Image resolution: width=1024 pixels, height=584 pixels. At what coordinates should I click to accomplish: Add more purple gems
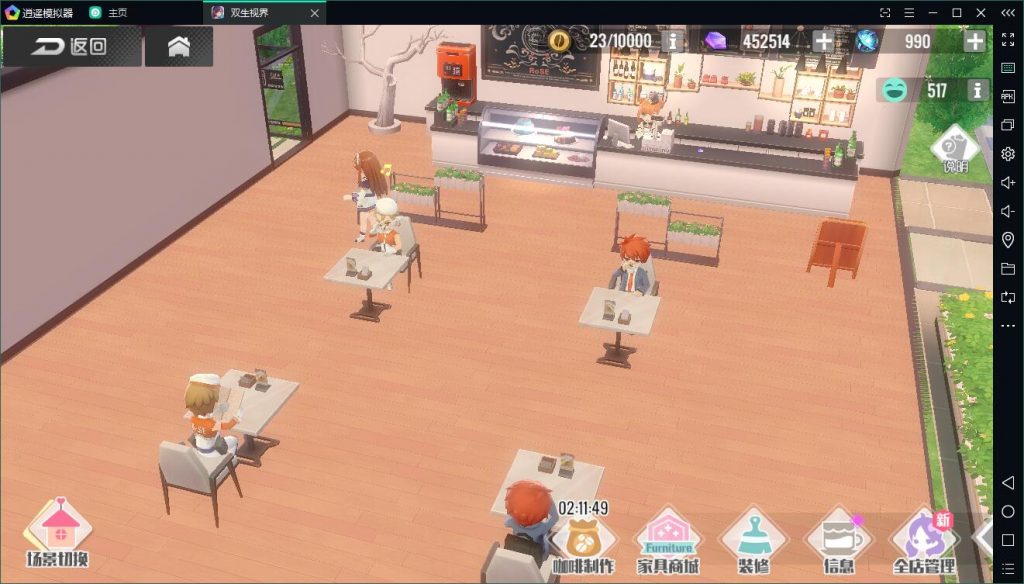pyautogui.click(x=823, y=41)
